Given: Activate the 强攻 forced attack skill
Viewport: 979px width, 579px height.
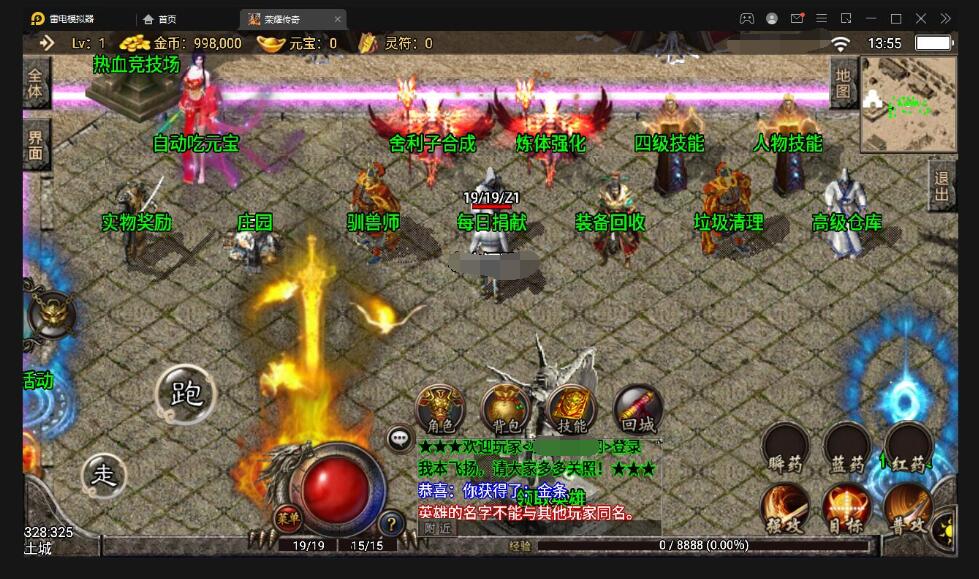Looking at the screenshot, I should 785,507.
